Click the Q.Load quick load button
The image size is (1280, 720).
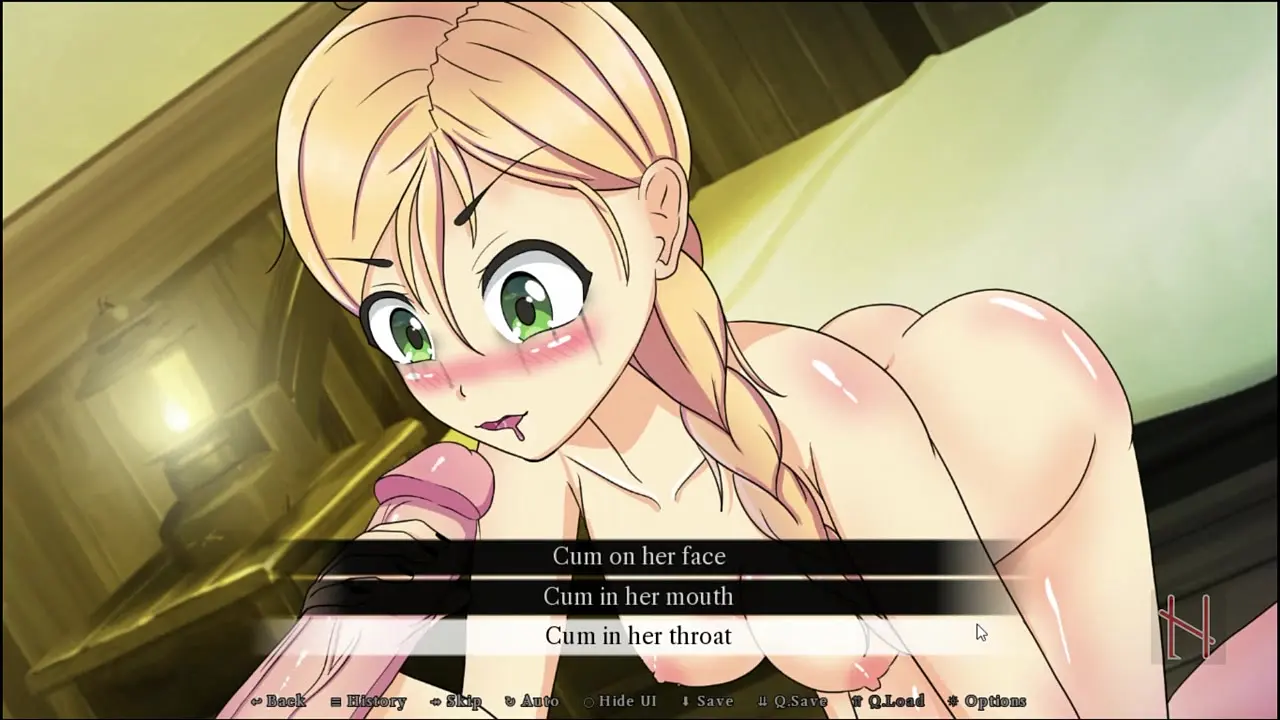tap(887, 701)
